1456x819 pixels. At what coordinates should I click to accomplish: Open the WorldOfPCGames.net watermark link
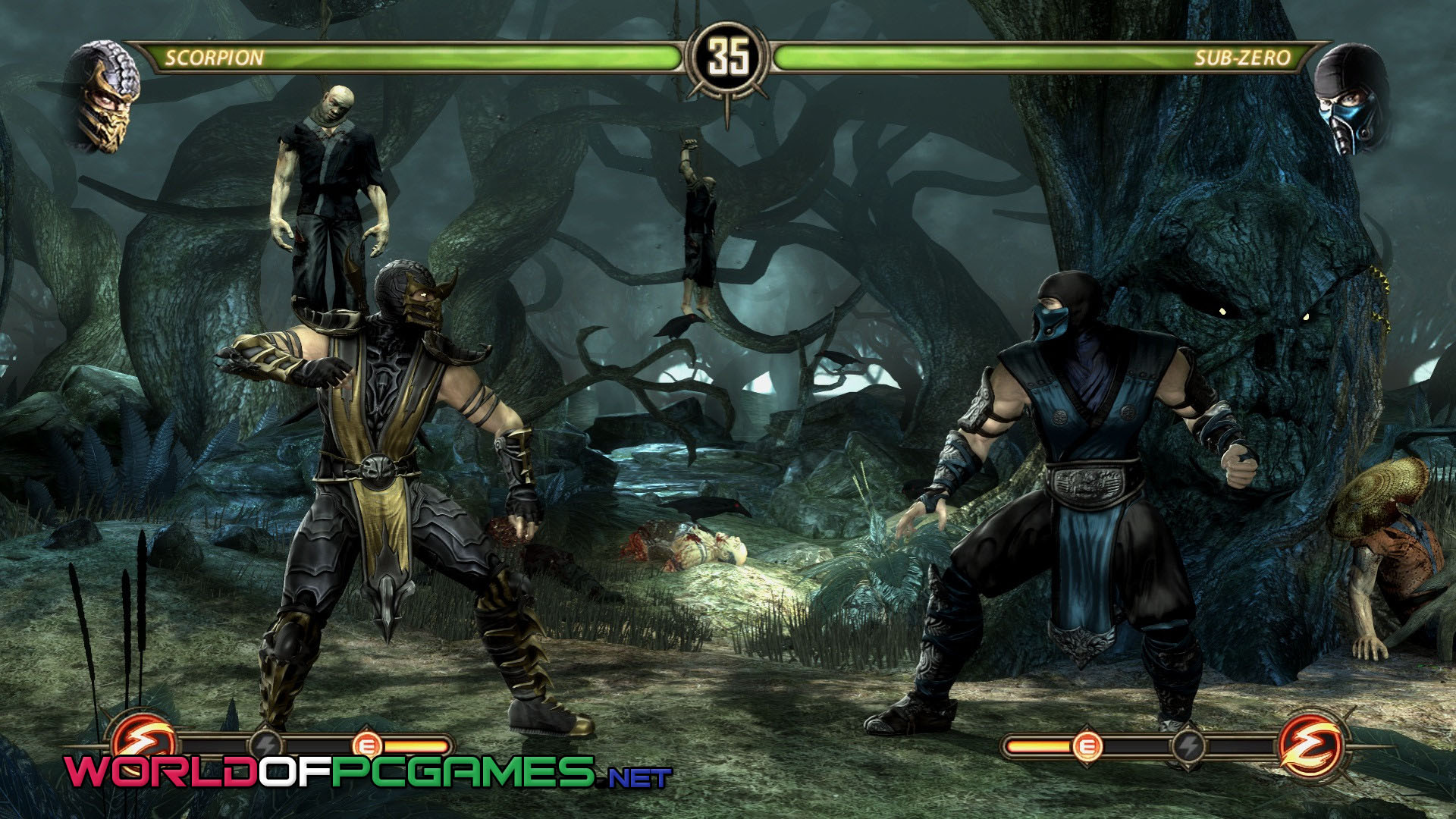369,771
